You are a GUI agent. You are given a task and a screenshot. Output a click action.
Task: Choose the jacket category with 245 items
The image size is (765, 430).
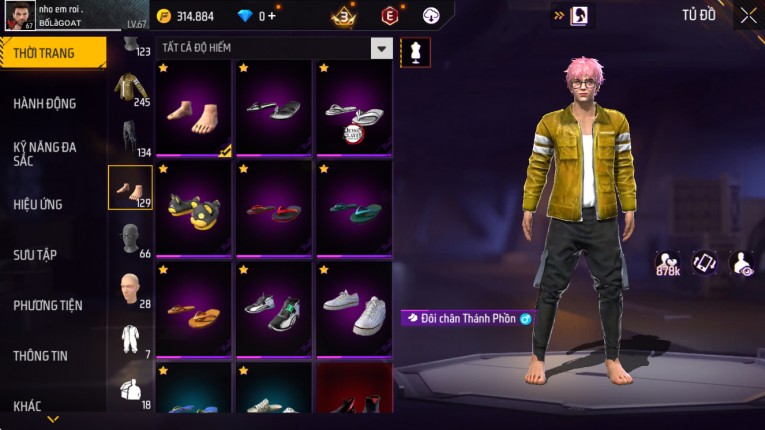coord(130,89)
